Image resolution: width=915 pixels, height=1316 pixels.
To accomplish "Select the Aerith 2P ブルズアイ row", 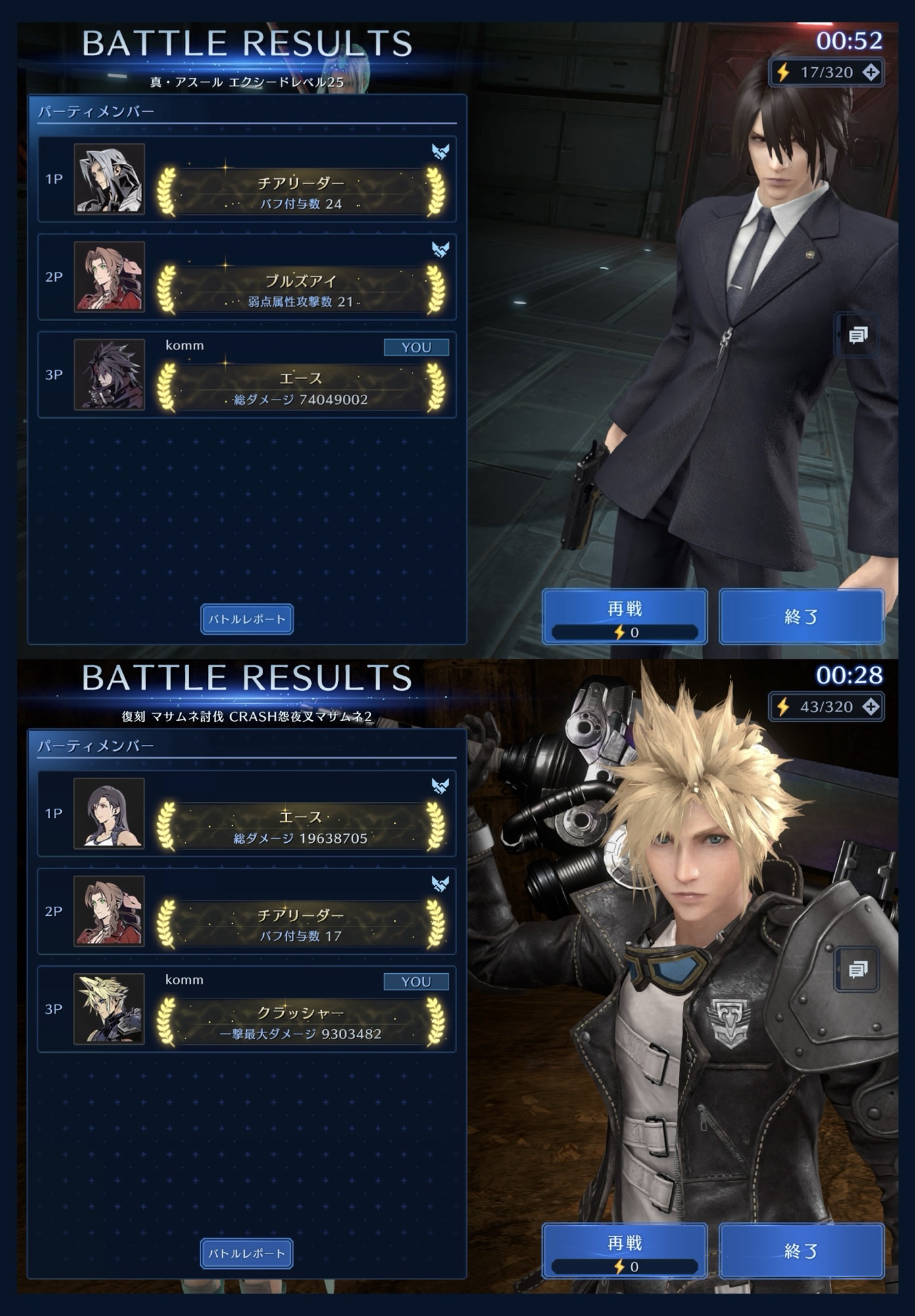I will point(247,277).
